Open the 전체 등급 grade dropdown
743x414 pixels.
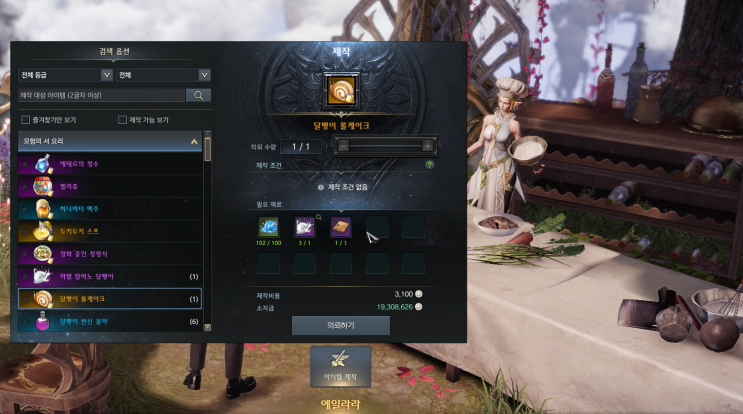65,75
